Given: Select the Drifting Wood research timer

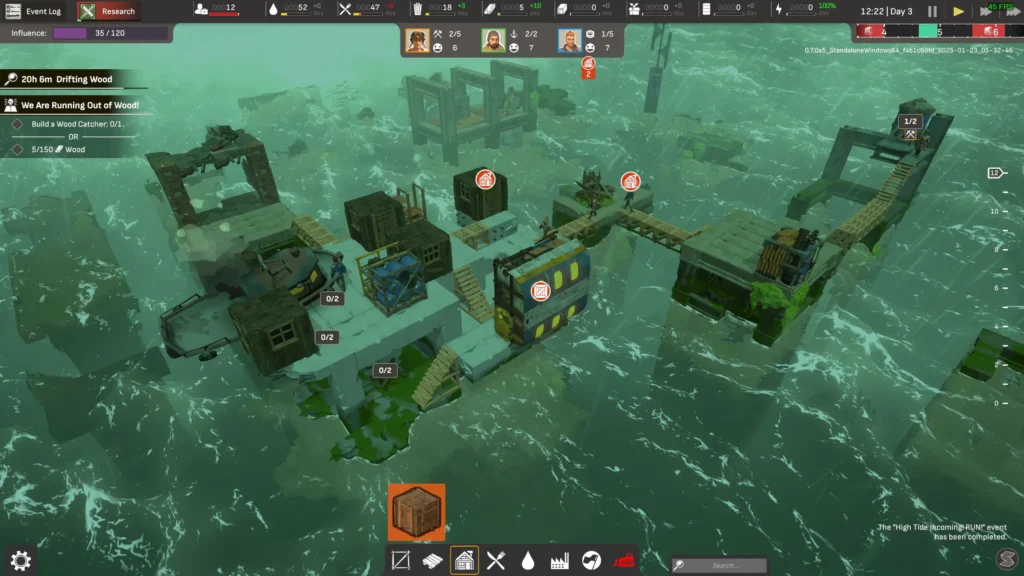Looking at the screenshot, I should (66, 79).
